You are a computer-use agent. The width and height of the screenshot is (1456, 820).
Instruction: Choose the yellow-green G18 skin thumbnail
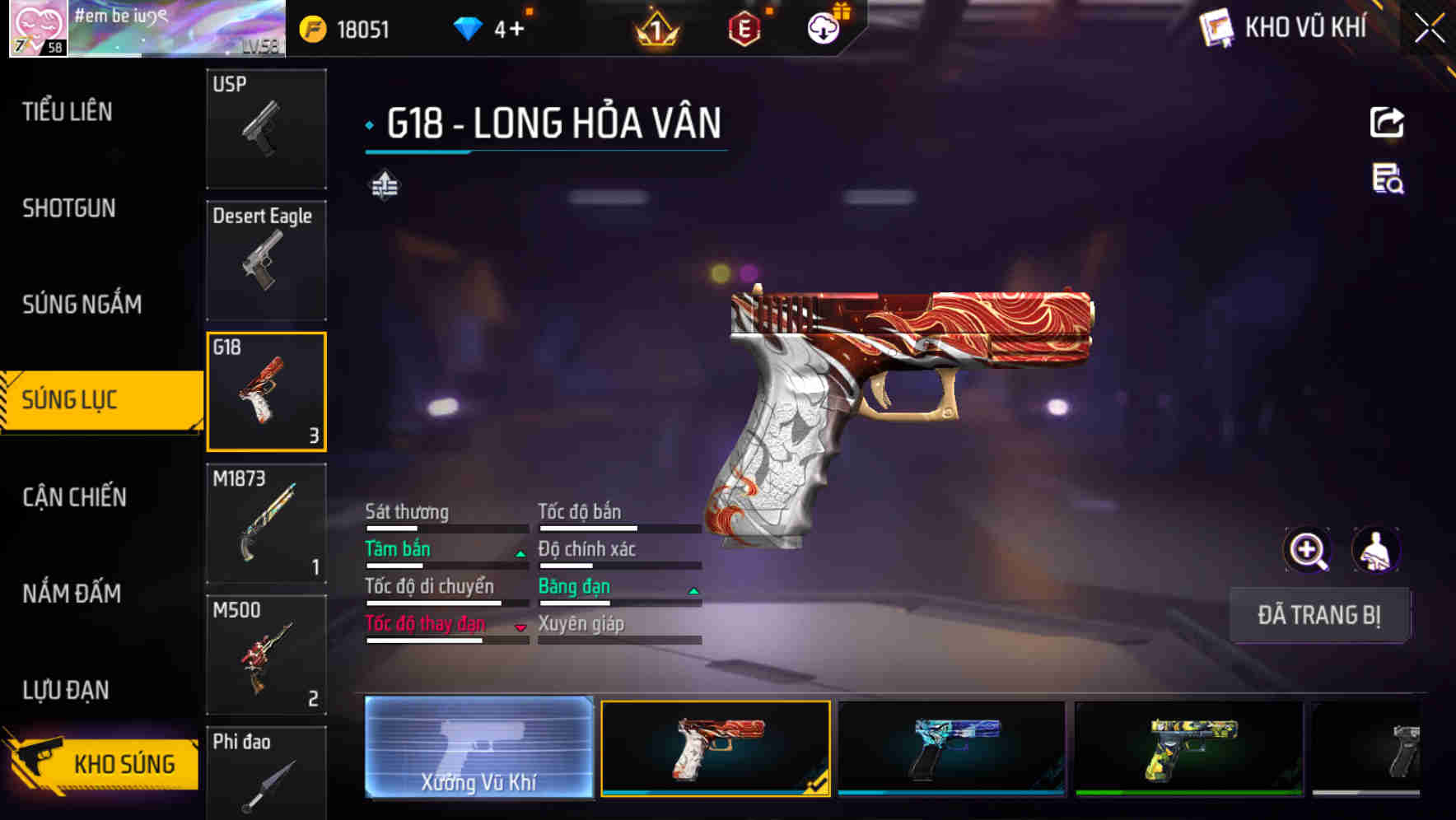click(x=1188, y=748)
